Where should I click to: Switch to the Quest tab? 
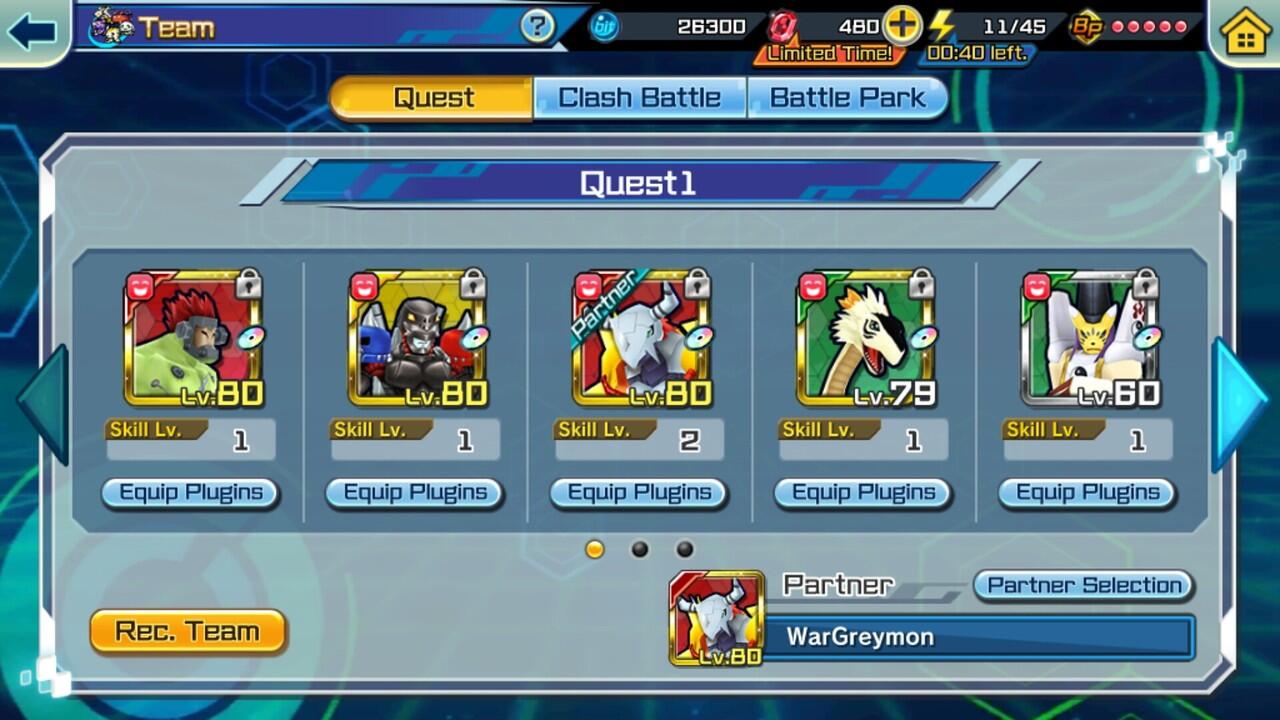(x=432, y=98)
